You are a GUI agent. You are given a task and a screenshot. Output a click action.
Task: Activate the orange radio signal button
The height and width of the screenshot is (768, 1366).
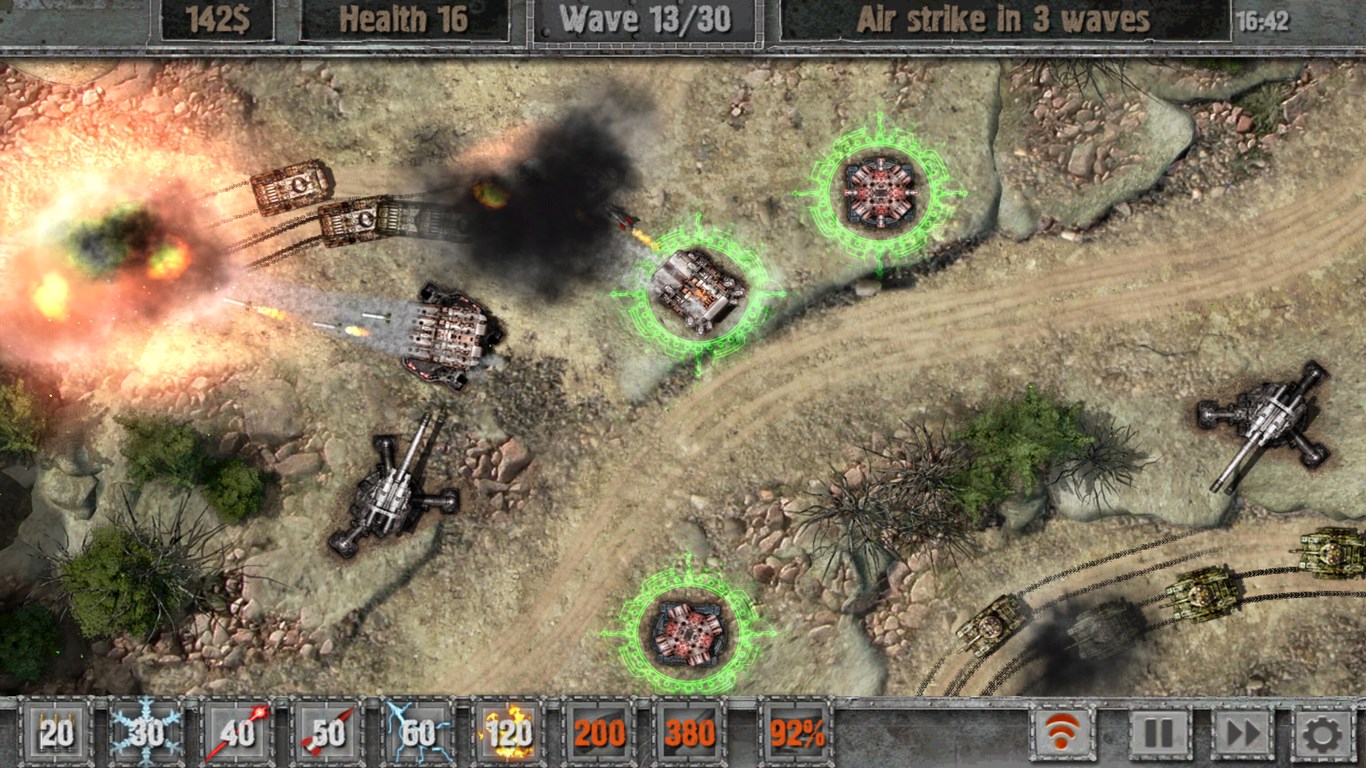coord(1063,733)
